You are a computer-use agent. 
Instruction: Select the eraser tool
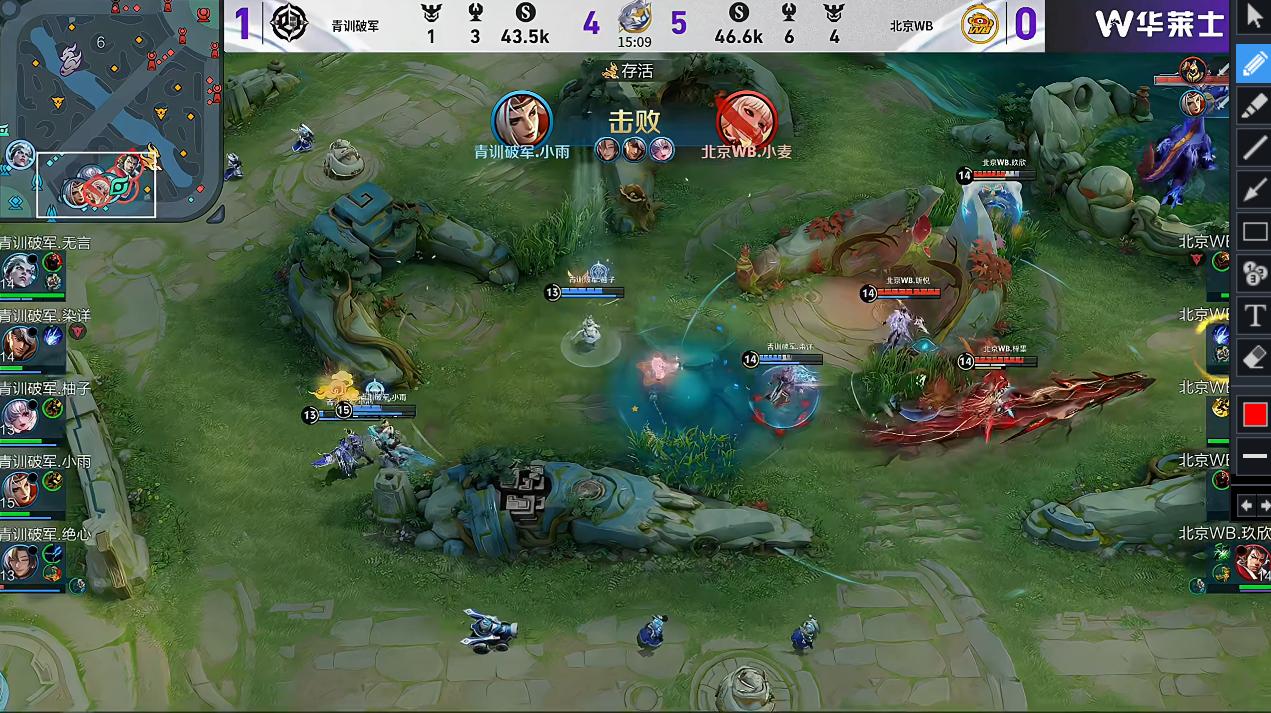coord(1254,357)
